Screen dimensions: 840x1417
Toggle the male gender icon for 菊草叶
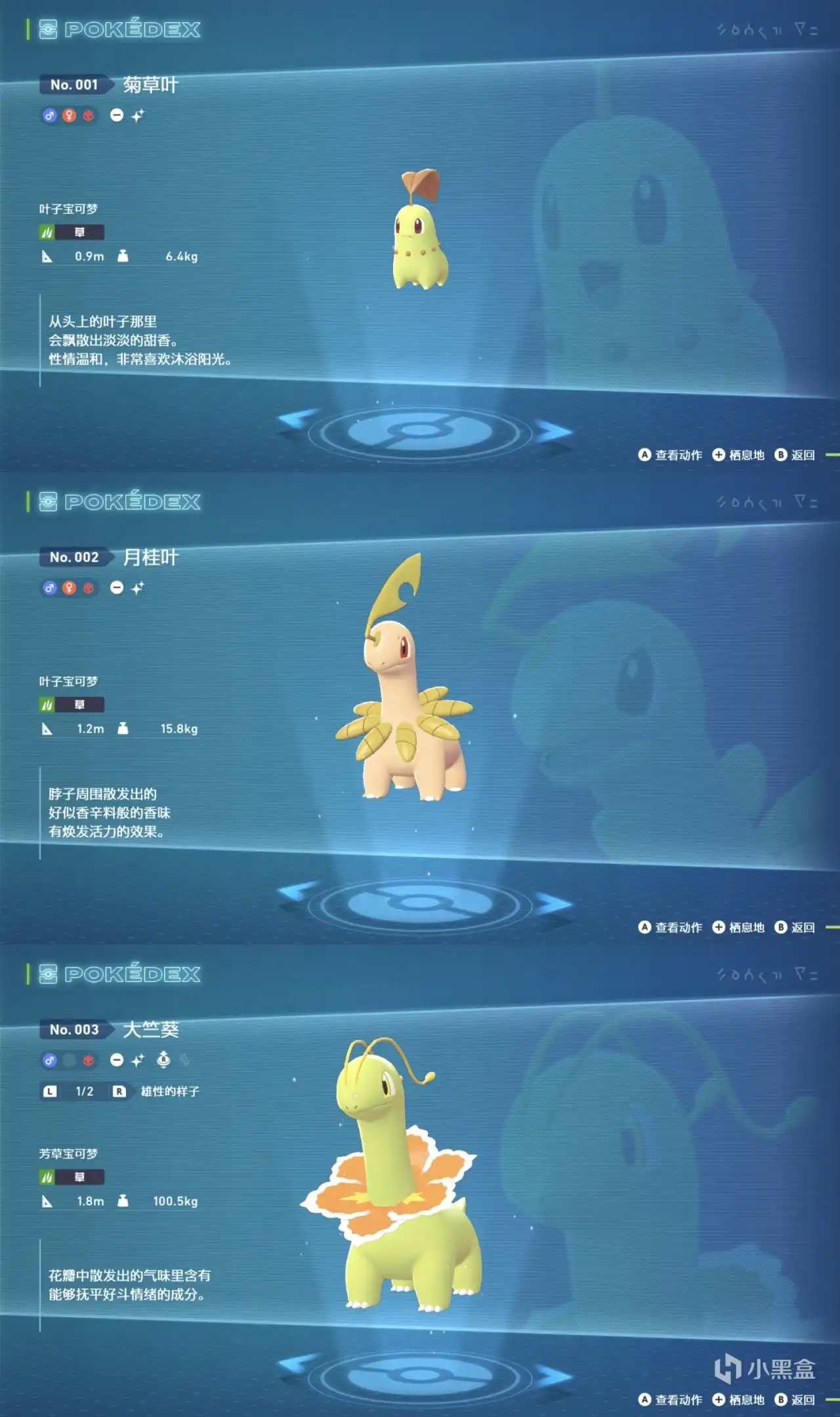[x=50, y=116]
